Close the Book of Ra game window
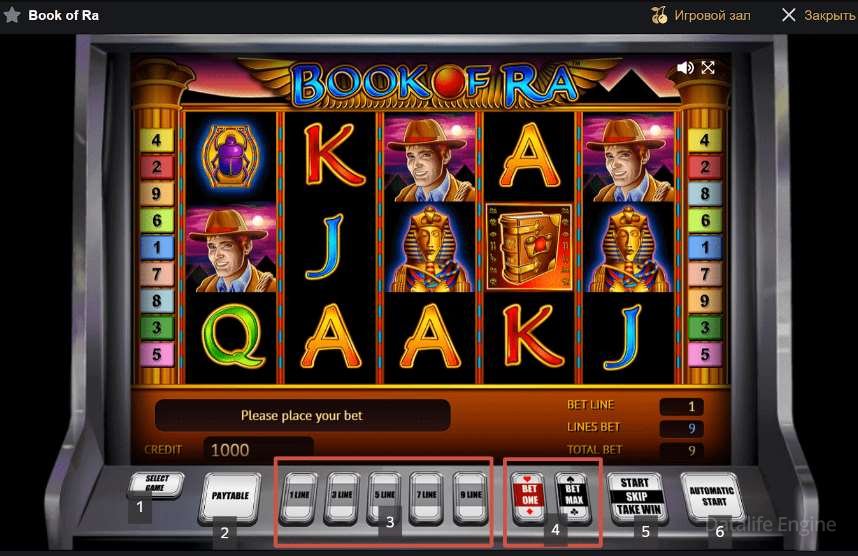This screenshot has height=556, width=858. tap(817, 15)
